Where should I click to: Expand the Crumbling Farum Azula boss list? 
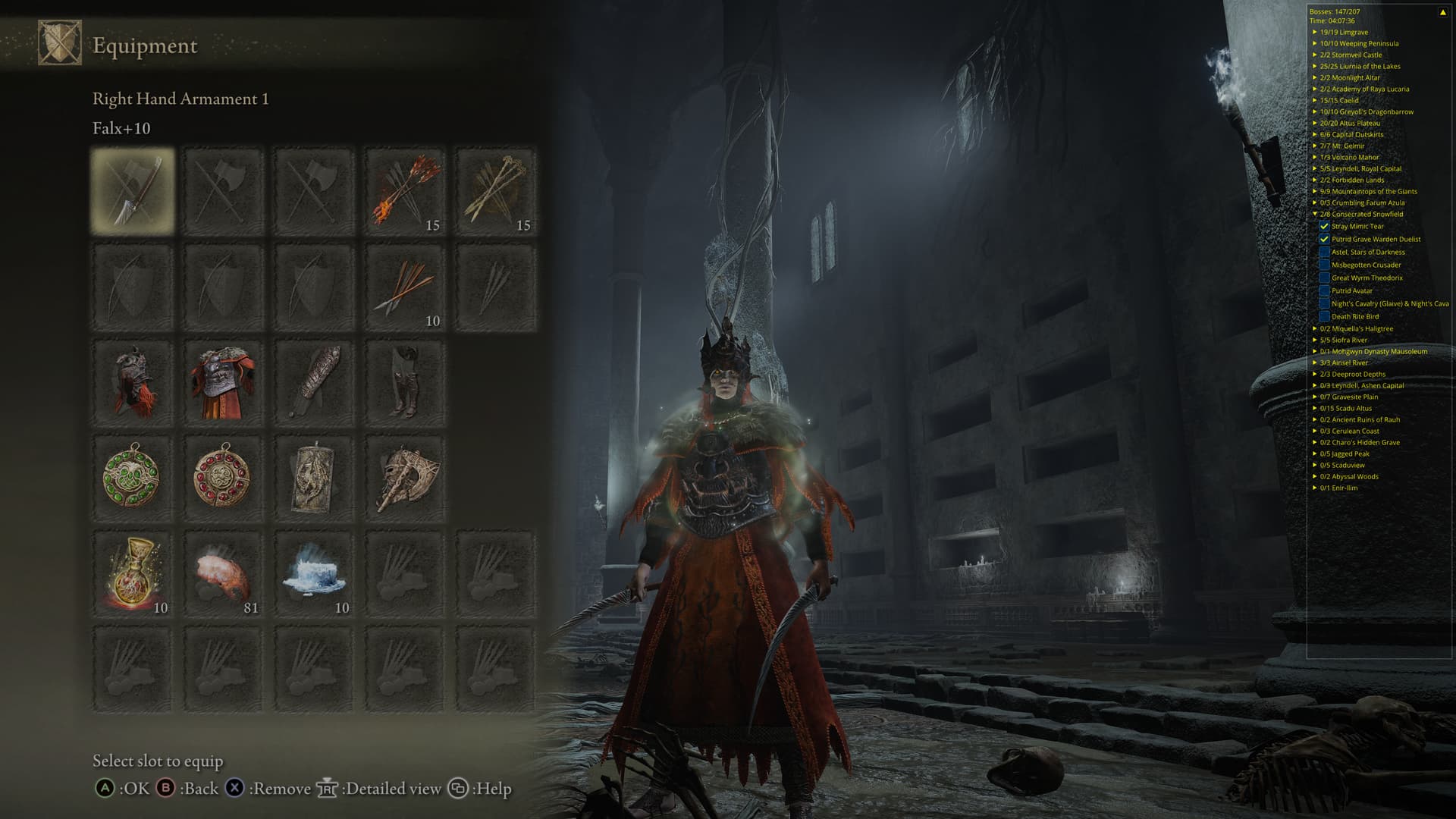[1315, 203]
